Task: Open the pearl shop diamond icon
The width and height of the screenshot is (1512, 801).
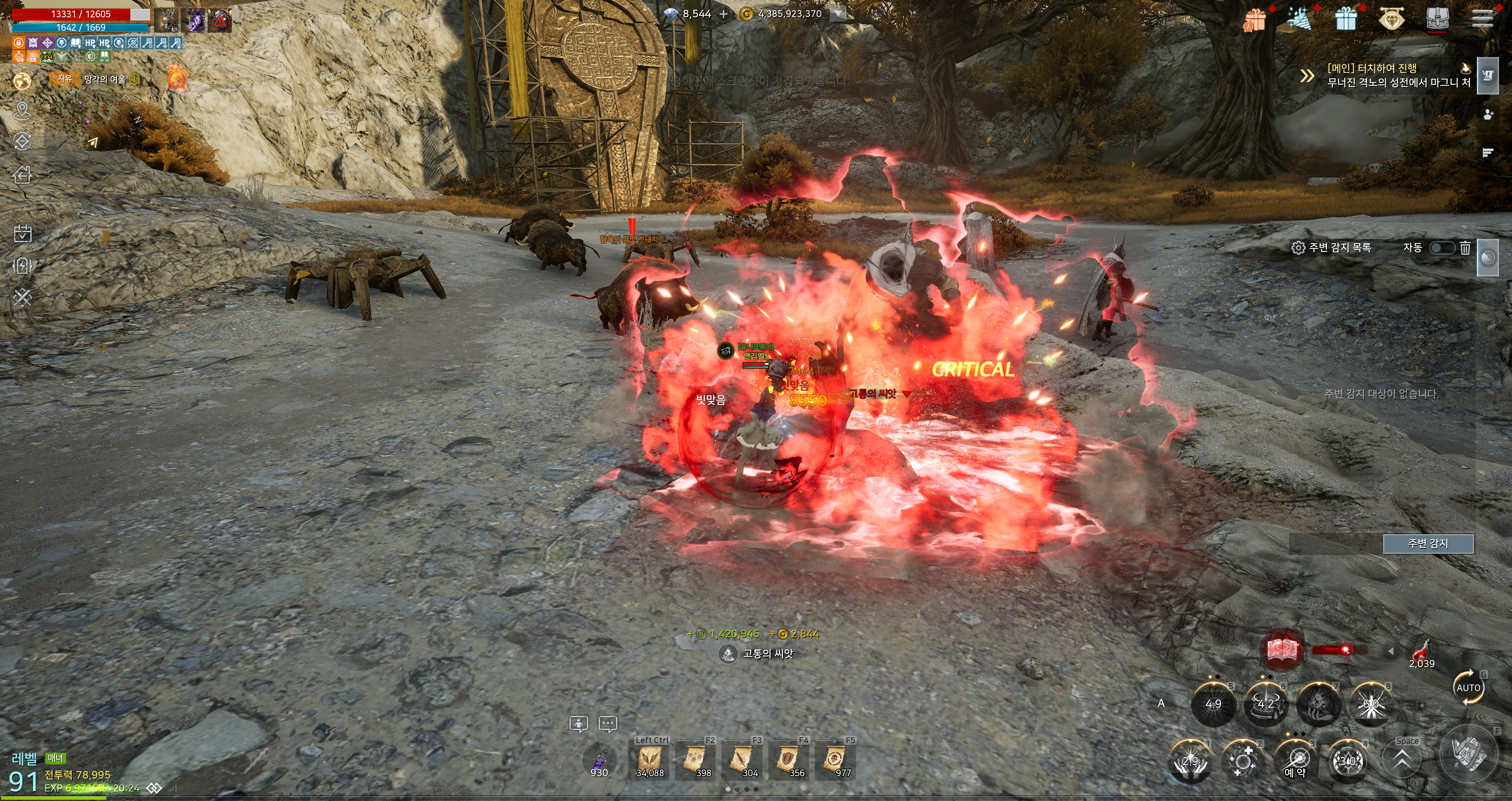Action: click(1390, 19)
